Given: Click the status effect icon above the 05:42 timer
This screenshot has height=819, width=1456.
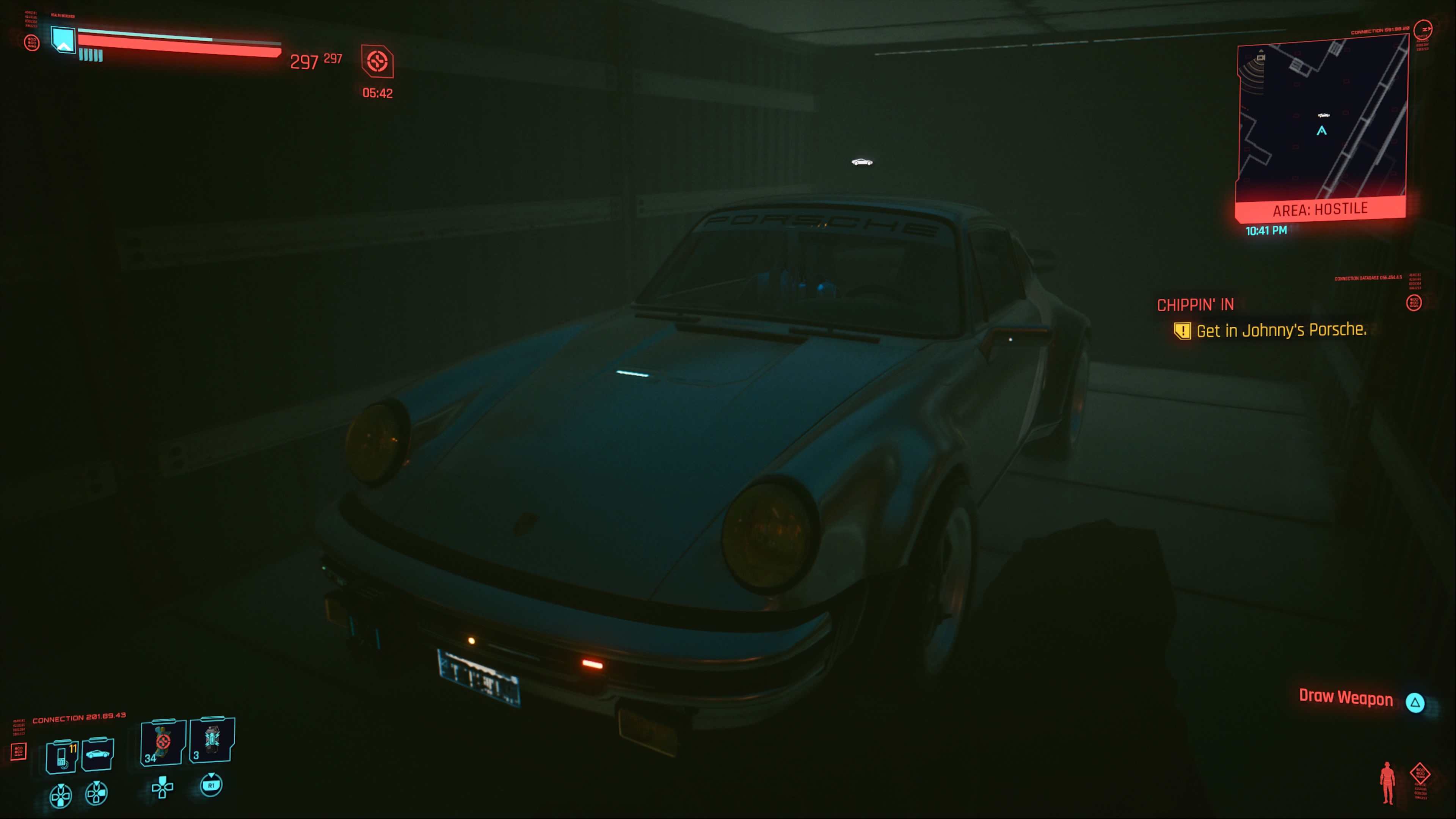Looking at the screenshot, I should click(377, 61).
